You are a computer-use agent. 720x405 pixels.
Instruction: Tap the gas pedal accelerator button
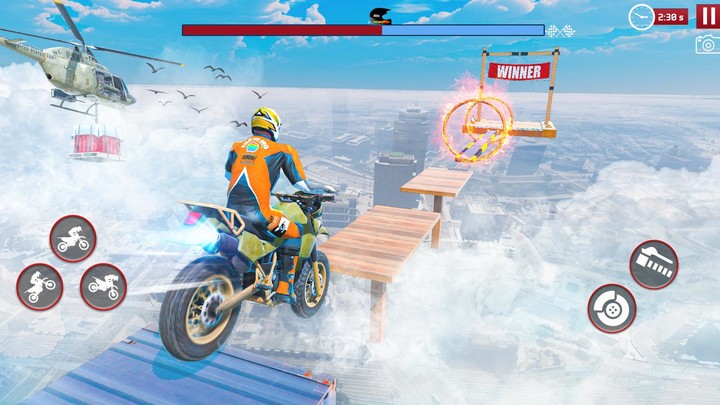[654, 264]
